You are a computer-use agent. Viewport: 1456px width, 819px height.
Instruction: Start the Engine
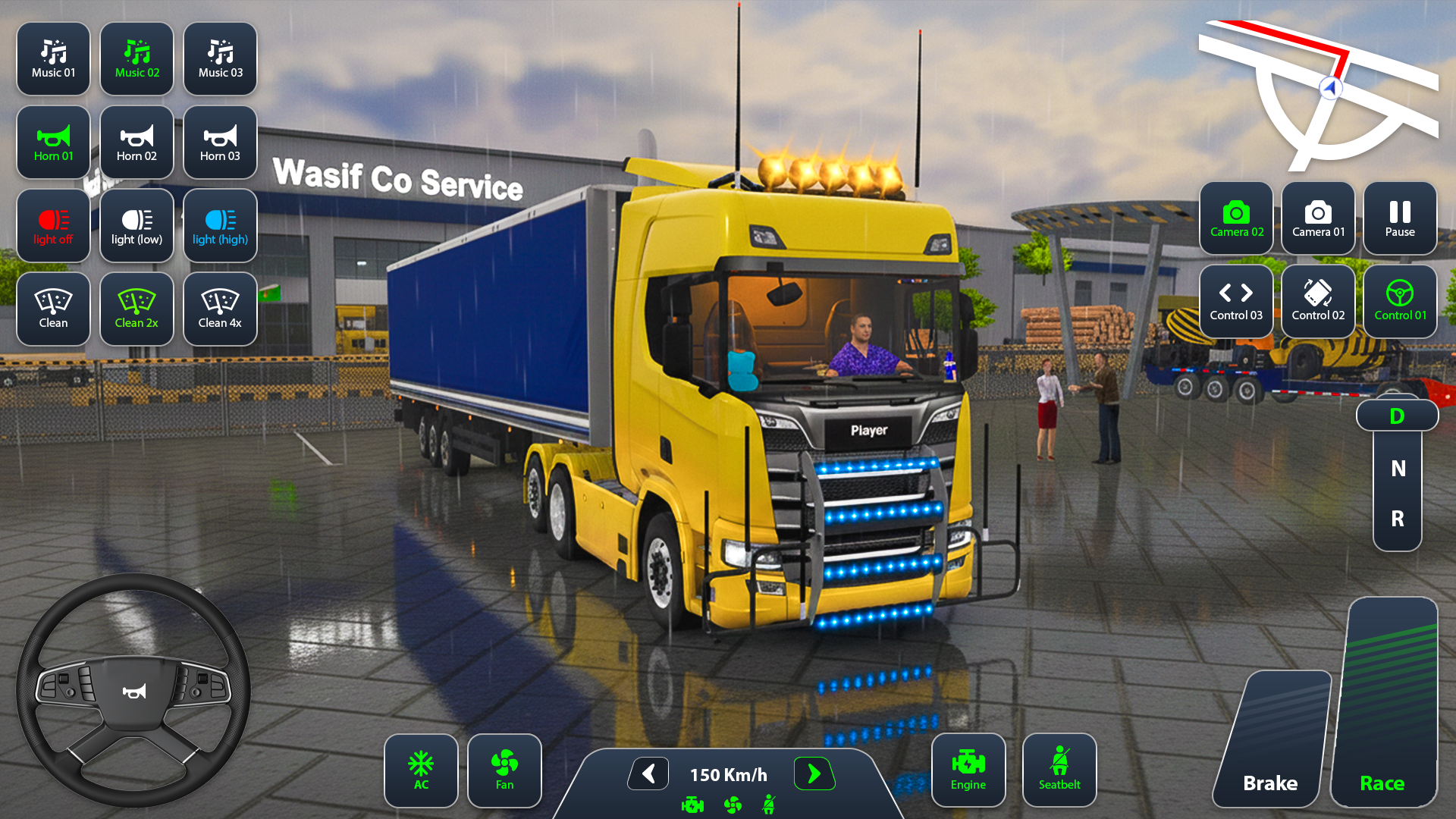(x=968, y=769)
